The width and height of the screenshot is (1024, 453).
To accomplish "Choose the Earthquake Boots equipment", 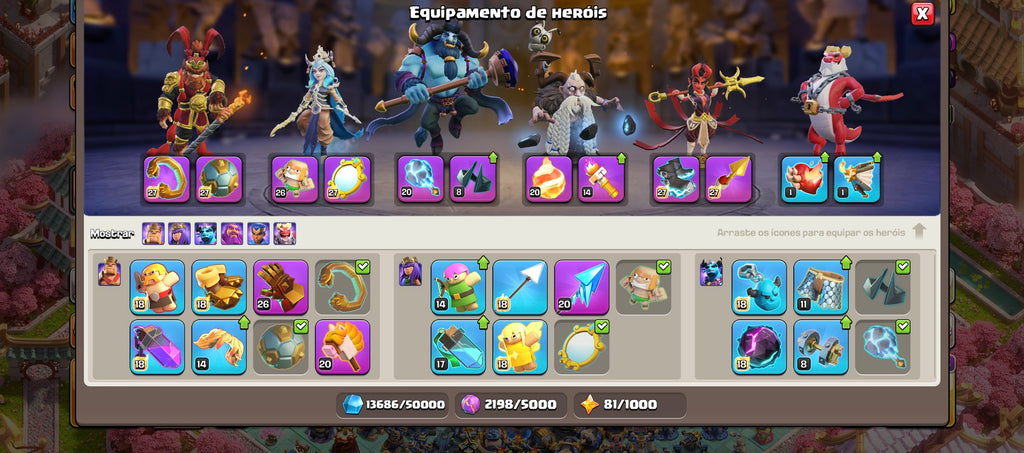I will coord(219,287).
